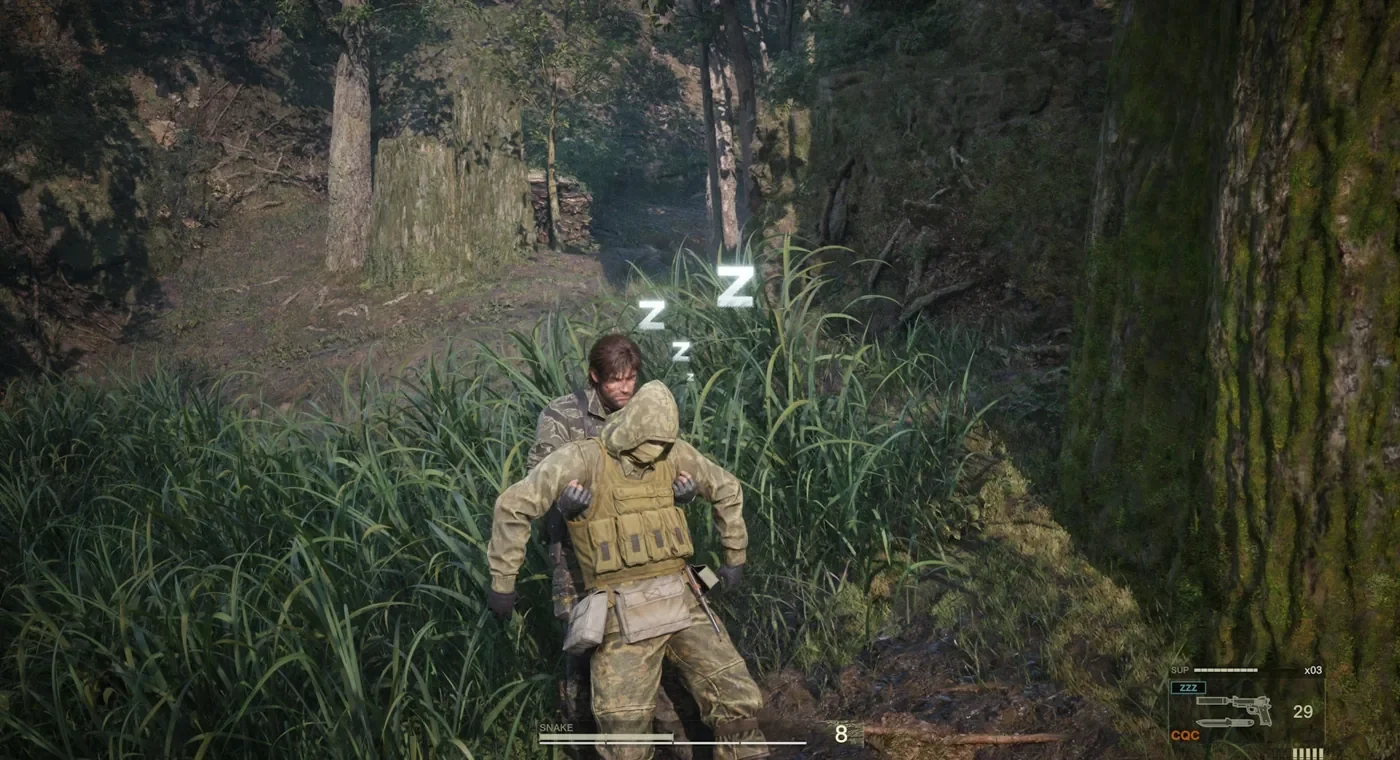Click the SUP label near the suppressor gauge
1400x760 pixels.
pos(1180,669)
